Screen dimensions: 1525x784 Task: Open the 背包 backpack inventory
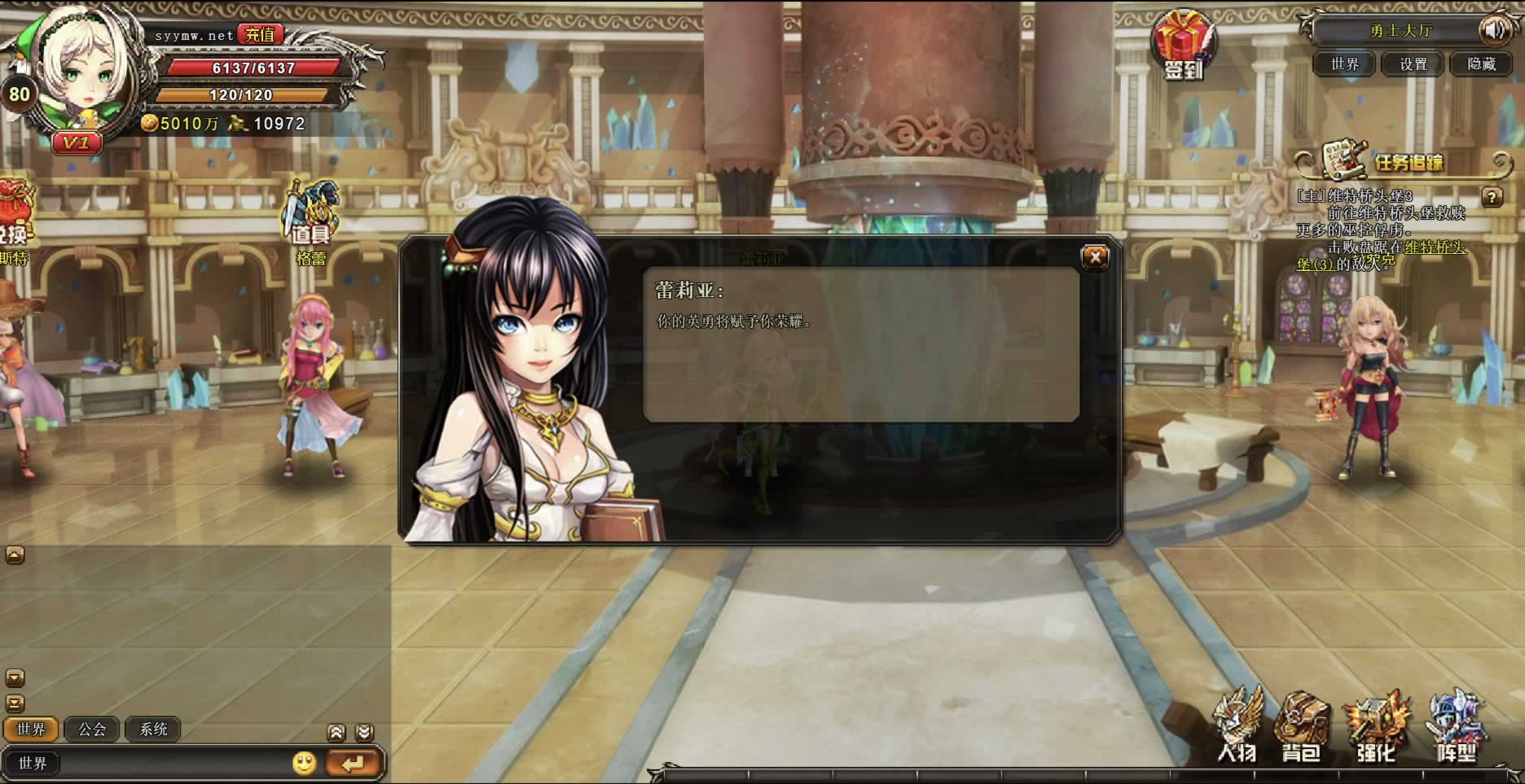click(1301, 728)
